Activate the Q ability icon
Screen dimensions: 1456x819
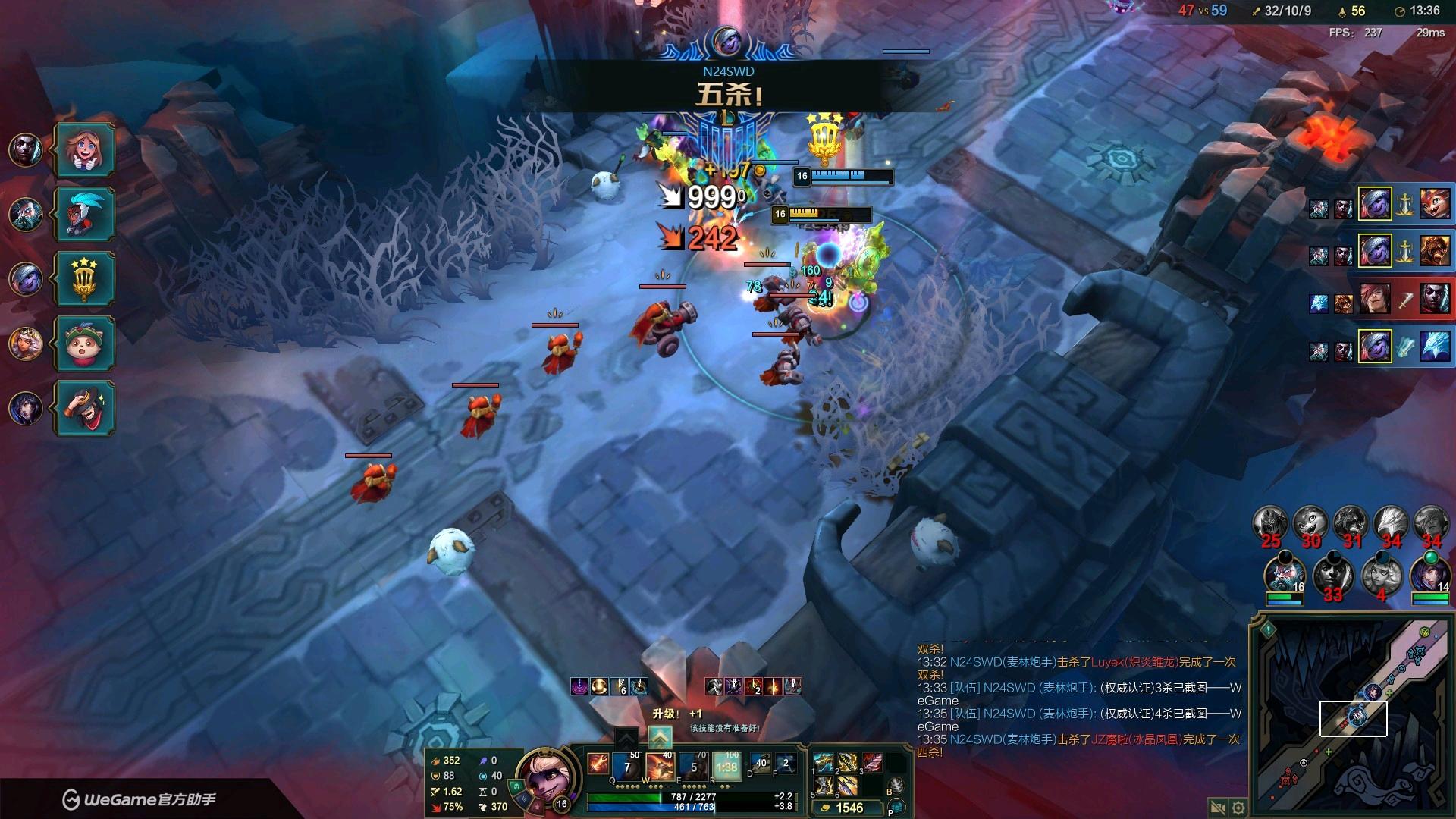coord(627,767)
